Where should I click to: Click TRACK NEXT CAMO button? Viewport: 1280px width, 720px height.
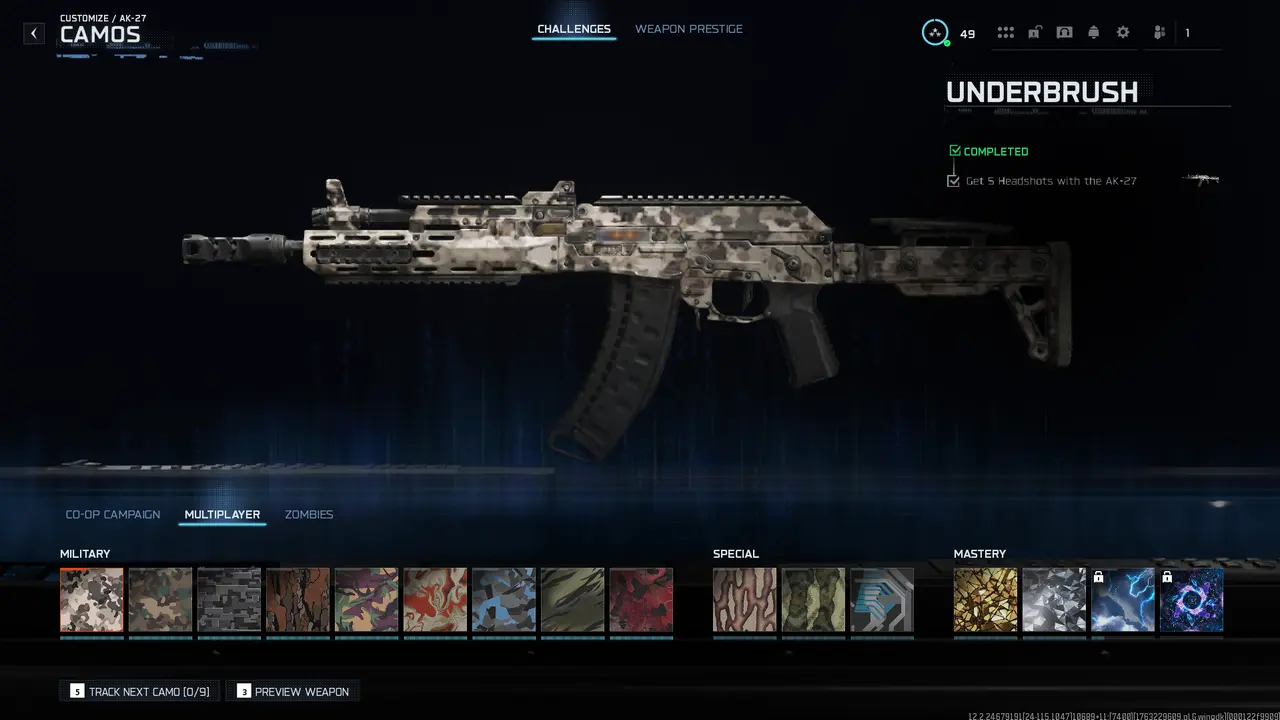138,691
